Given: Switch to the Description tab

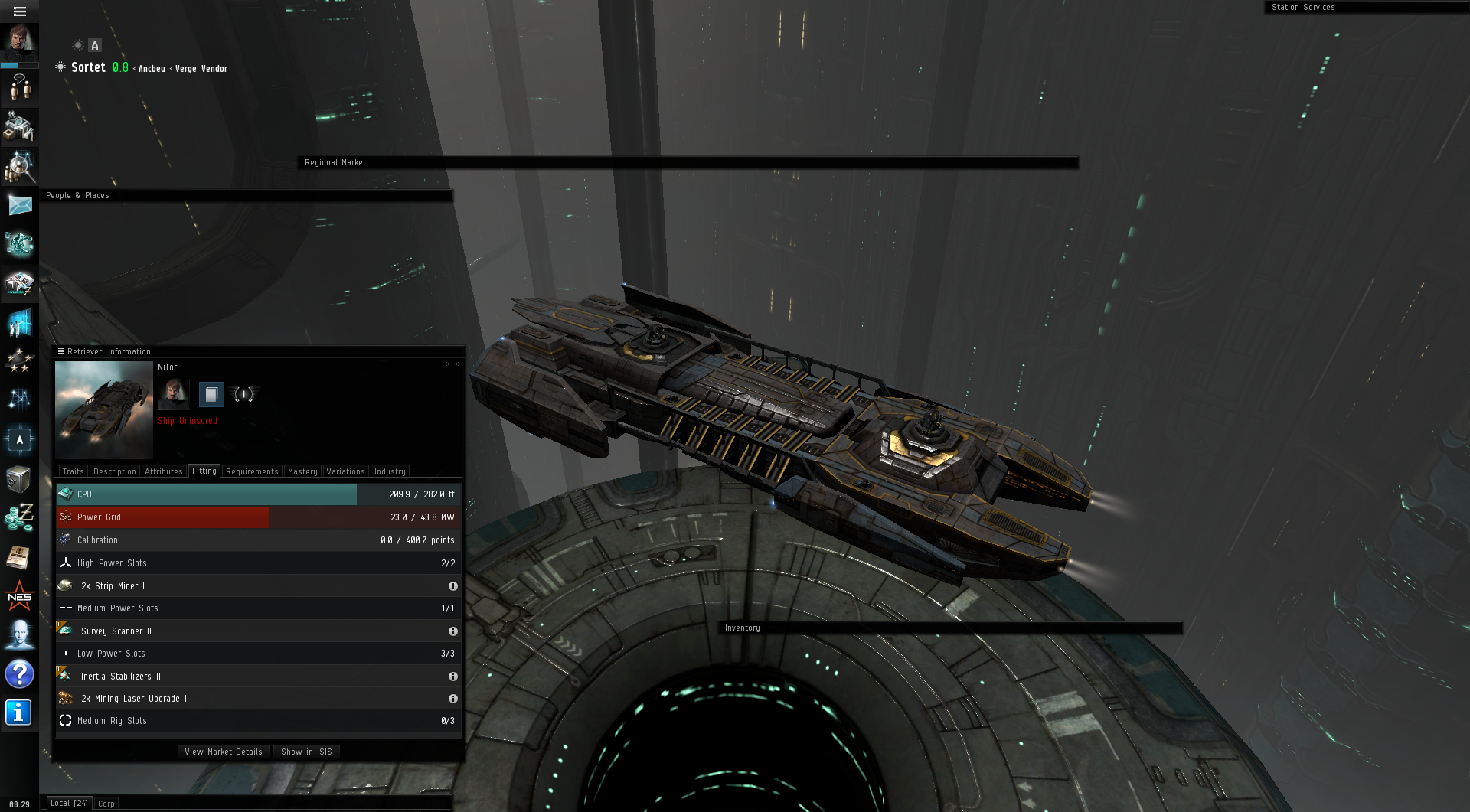Looking at the screenshot, I should pos(115,471).
